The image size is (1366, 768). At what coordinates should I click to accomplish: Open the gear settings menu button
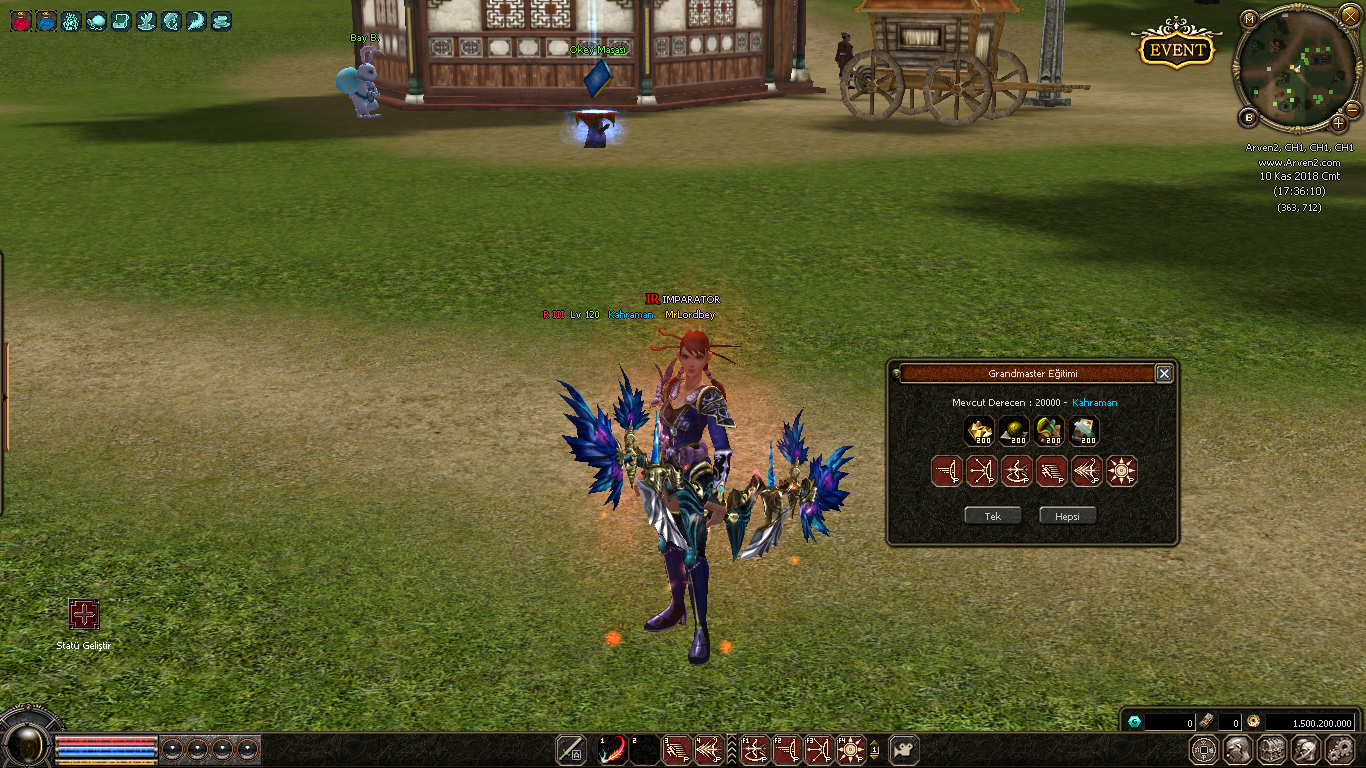[x=1338, y=750]
